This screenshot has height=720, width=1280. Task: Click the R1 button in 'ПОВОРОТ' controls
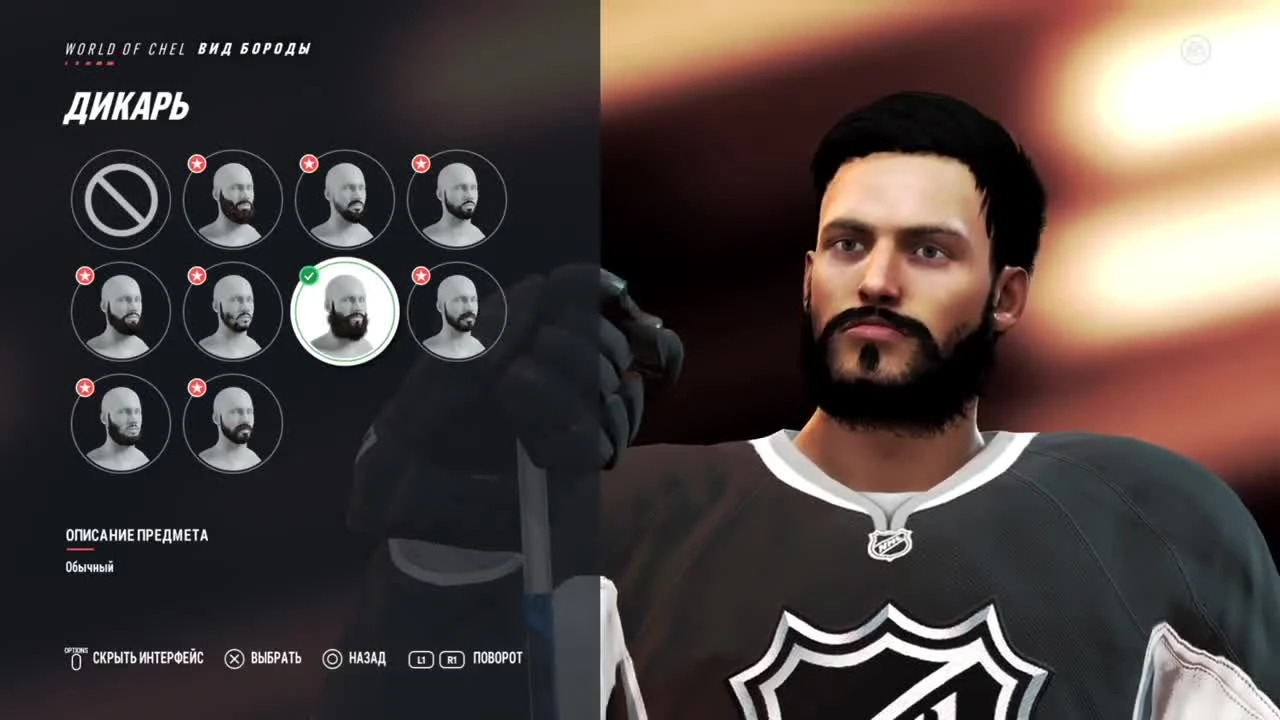(x=450, y=659)
